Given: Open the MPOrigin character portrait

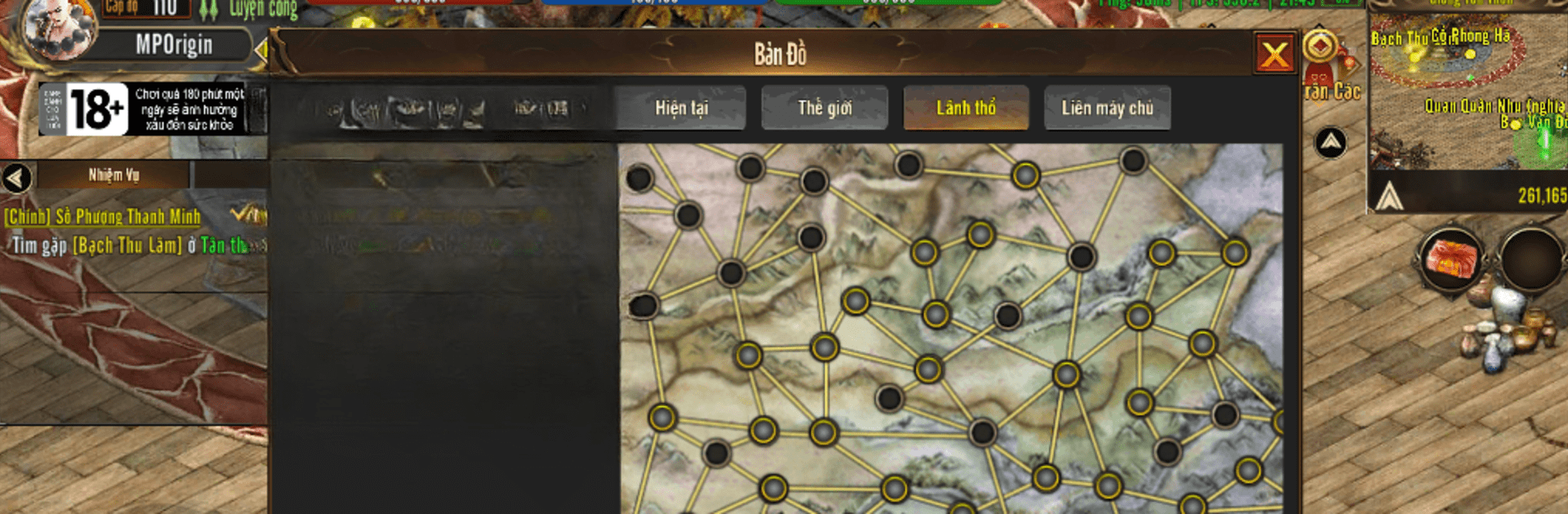Looking at the screenshot, I should (59, 29).
